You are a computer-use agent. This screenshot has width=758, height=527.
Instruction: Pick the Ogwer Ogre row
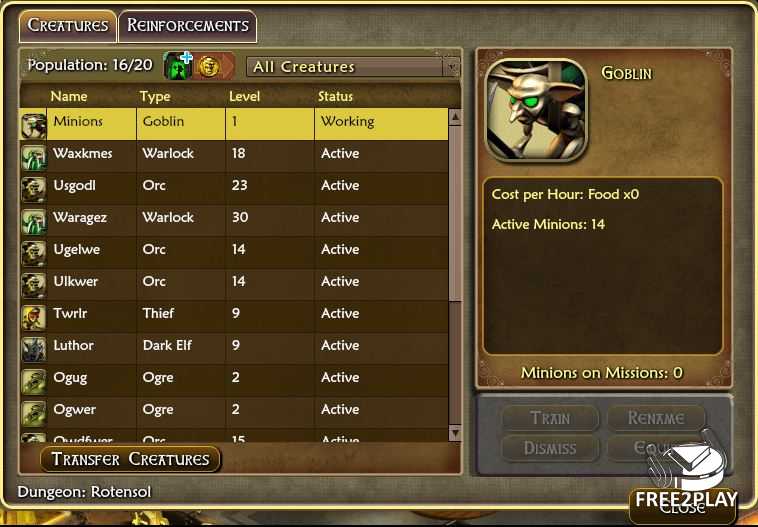point(240,410)
